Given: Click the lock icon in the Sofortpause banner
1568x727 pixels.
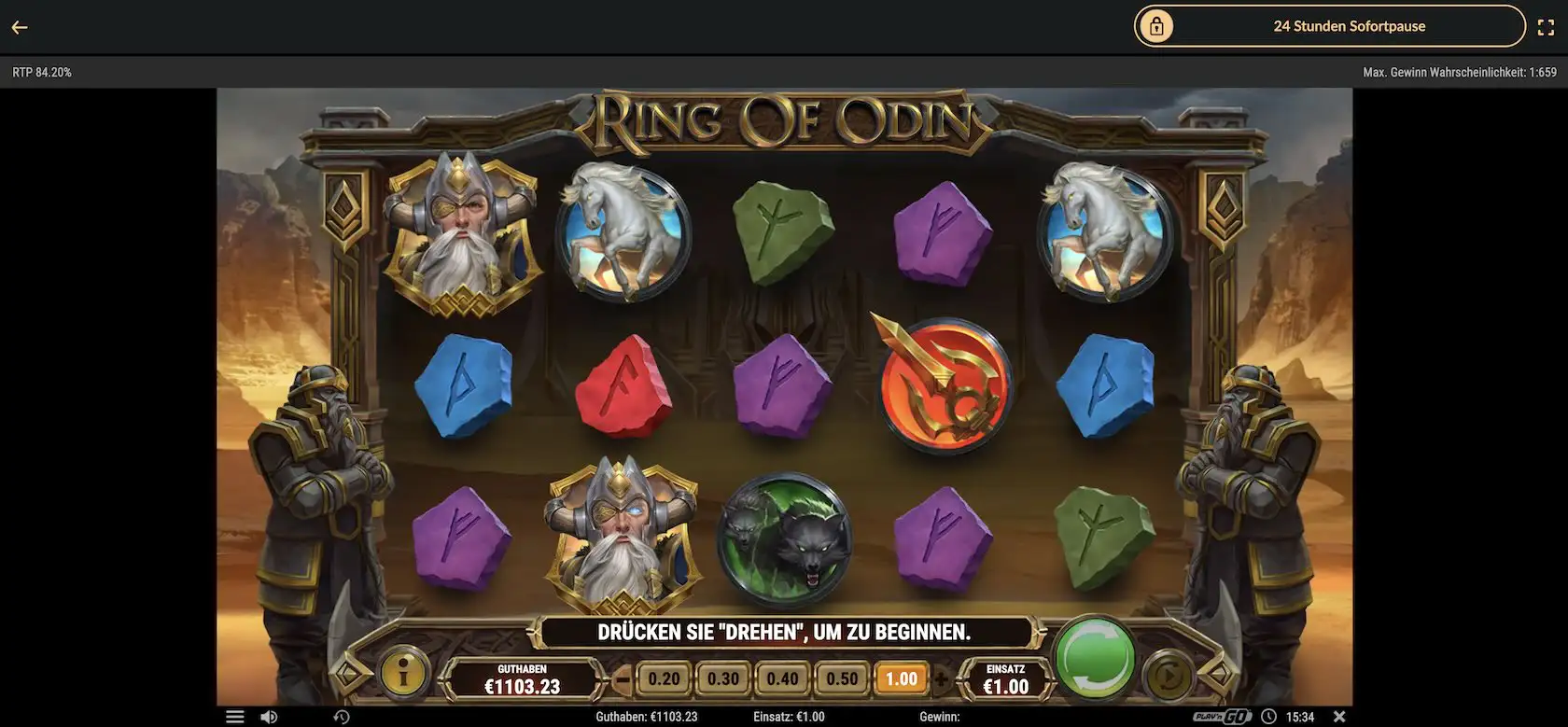Looking at the screenshot, I should coord(1157,26).
